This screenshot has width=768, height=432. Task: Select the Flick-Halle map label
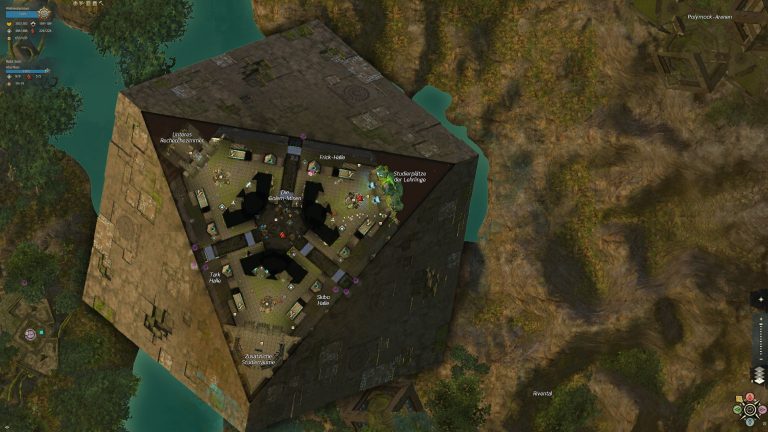coord(332,158)
